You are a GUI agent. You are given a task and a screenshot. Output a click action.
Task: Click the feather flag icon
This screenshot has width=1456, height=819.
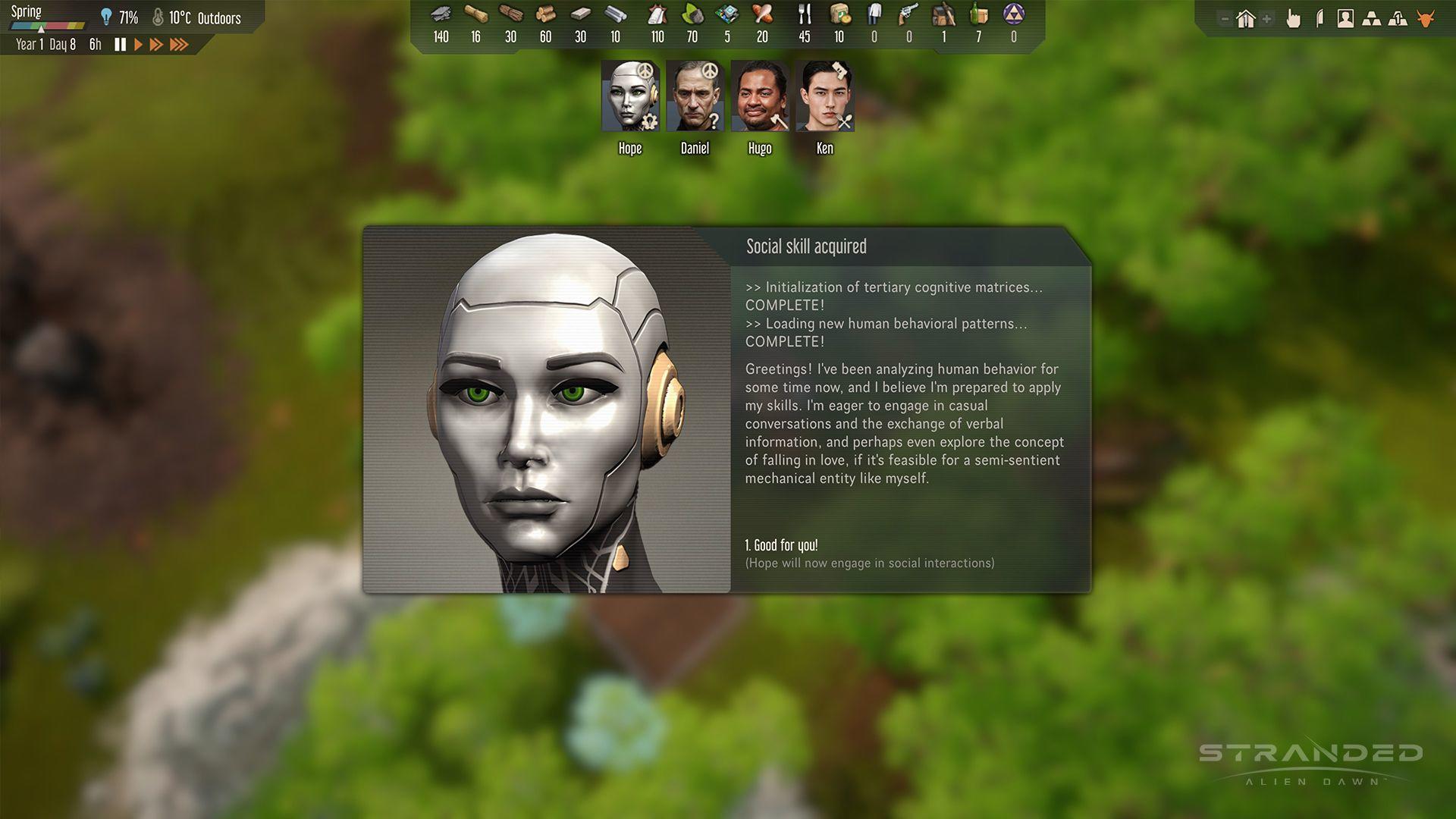coord(1320,19)
